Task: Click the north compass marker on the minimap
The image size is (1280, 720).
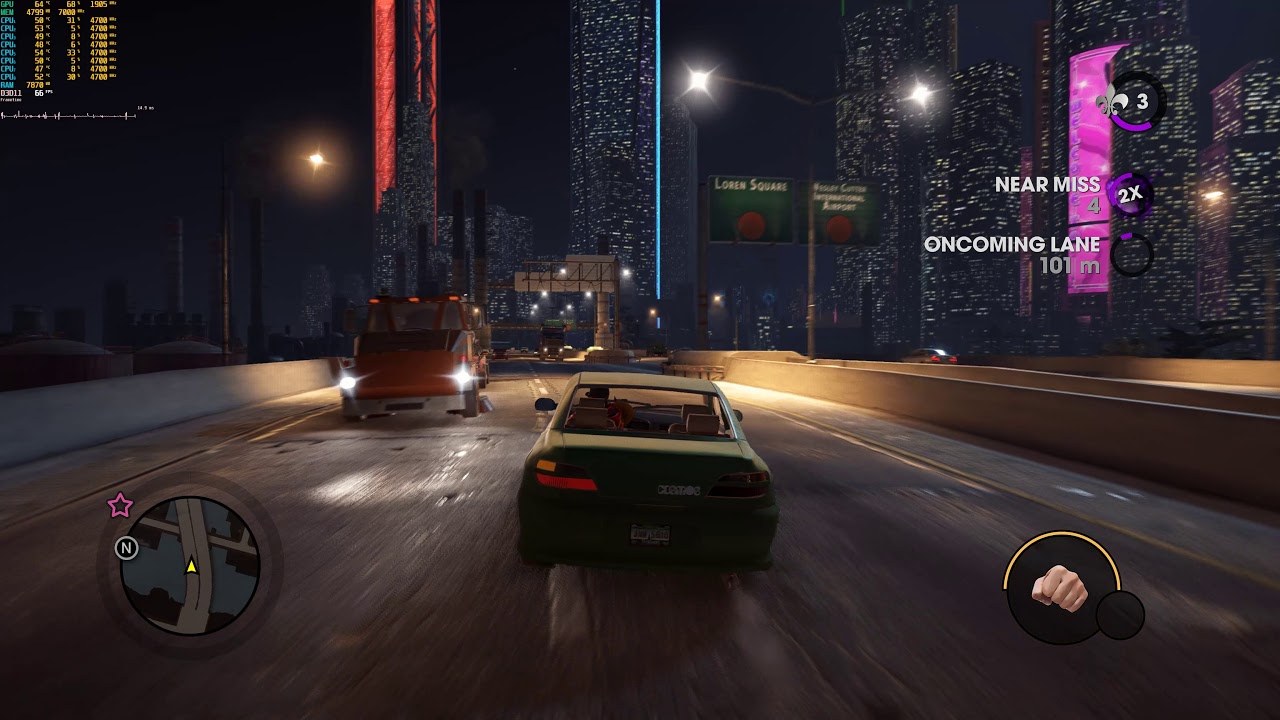Action: (126, 547)
